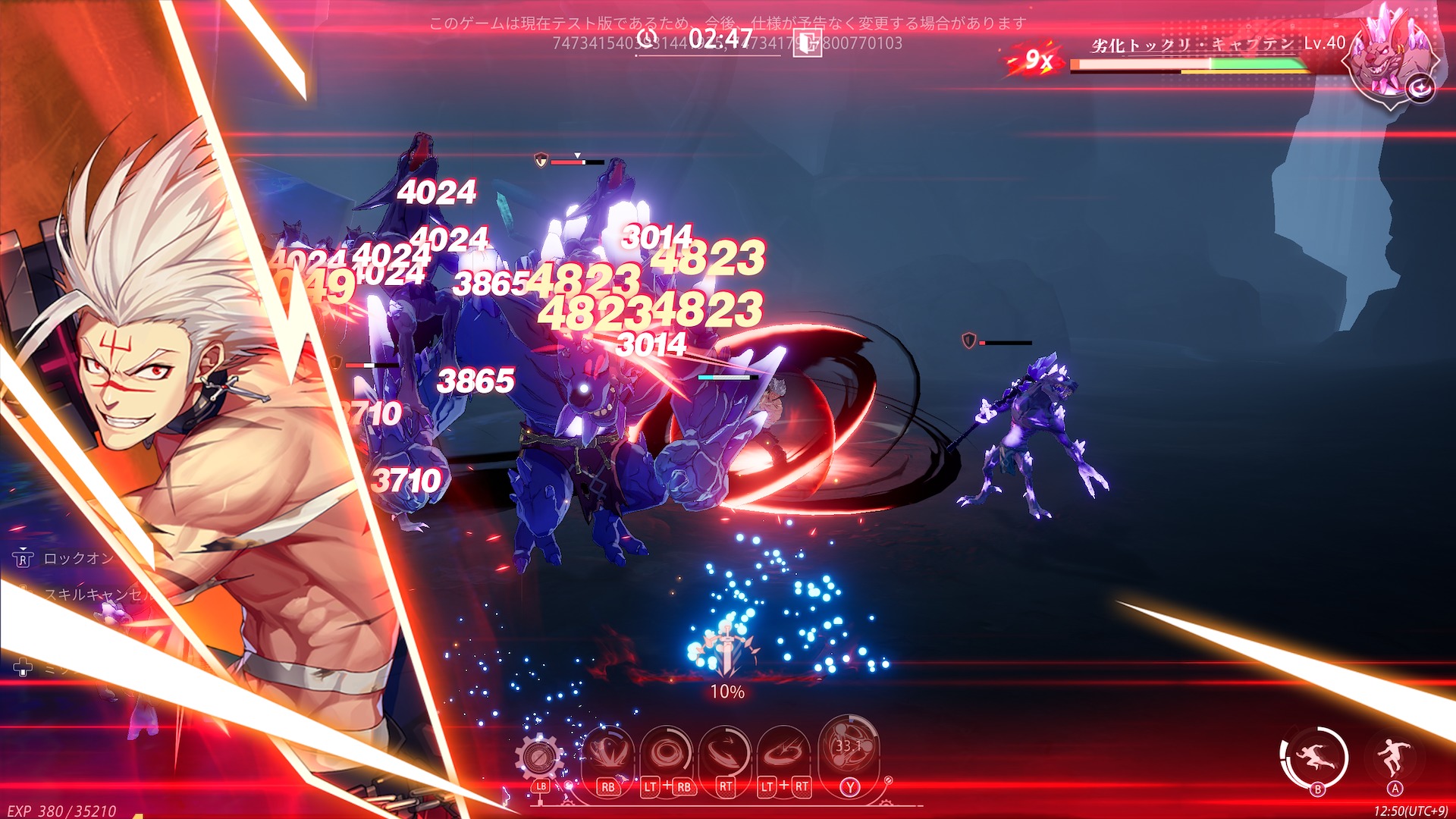This screenshot has width=1456, height=819.
Task: Trigger the crescent slash skill icon
Action: pyautogui.click(x=725, y=753)
